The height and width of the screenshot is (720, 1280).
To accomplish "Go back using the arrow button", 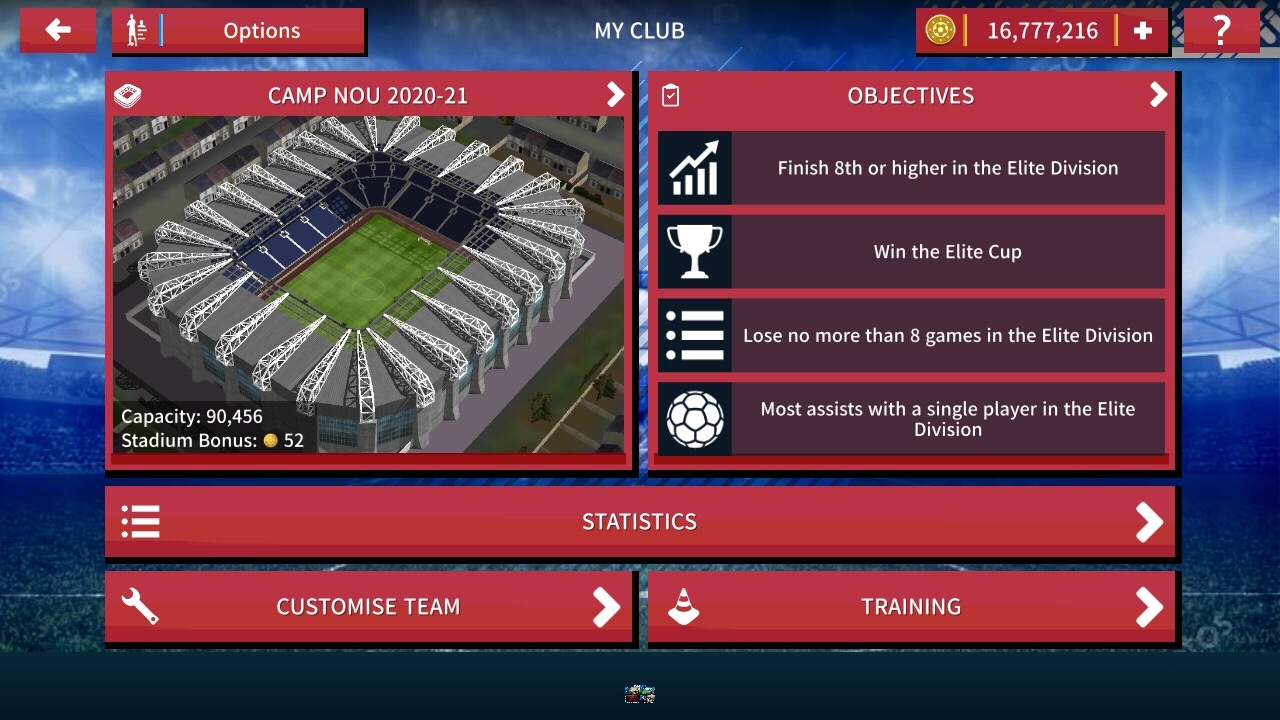I will pyautogui.click(x=58, y=30).
